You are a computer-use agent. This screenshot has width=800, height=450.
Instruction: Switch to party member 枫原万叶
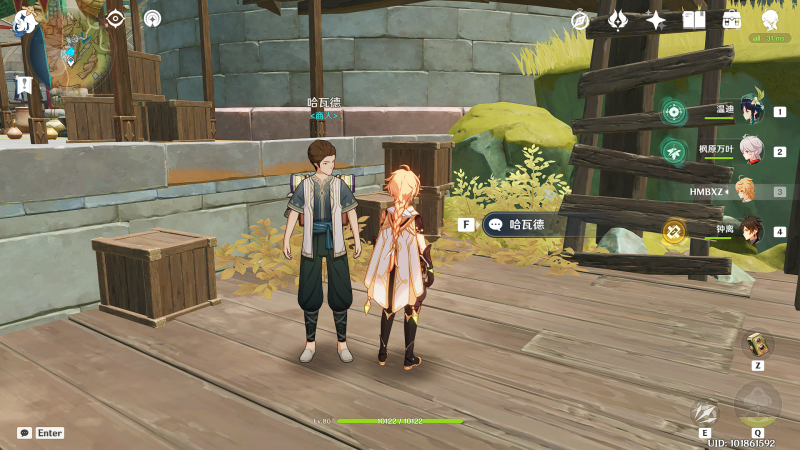748,152
